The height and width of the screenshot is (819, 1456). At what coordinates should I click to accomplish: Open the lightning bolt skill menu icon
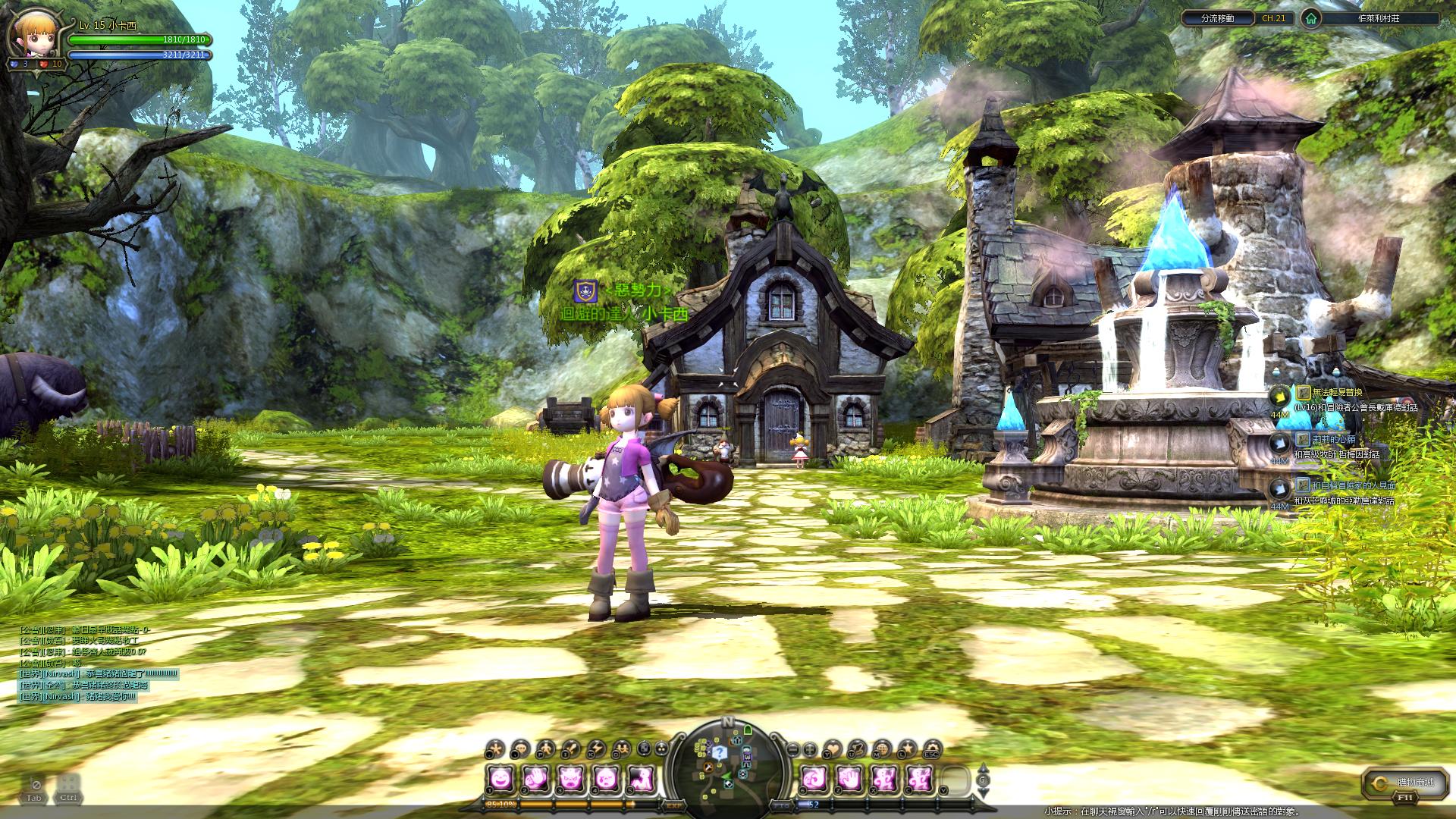pyautogui.click(x=597, y=749)
